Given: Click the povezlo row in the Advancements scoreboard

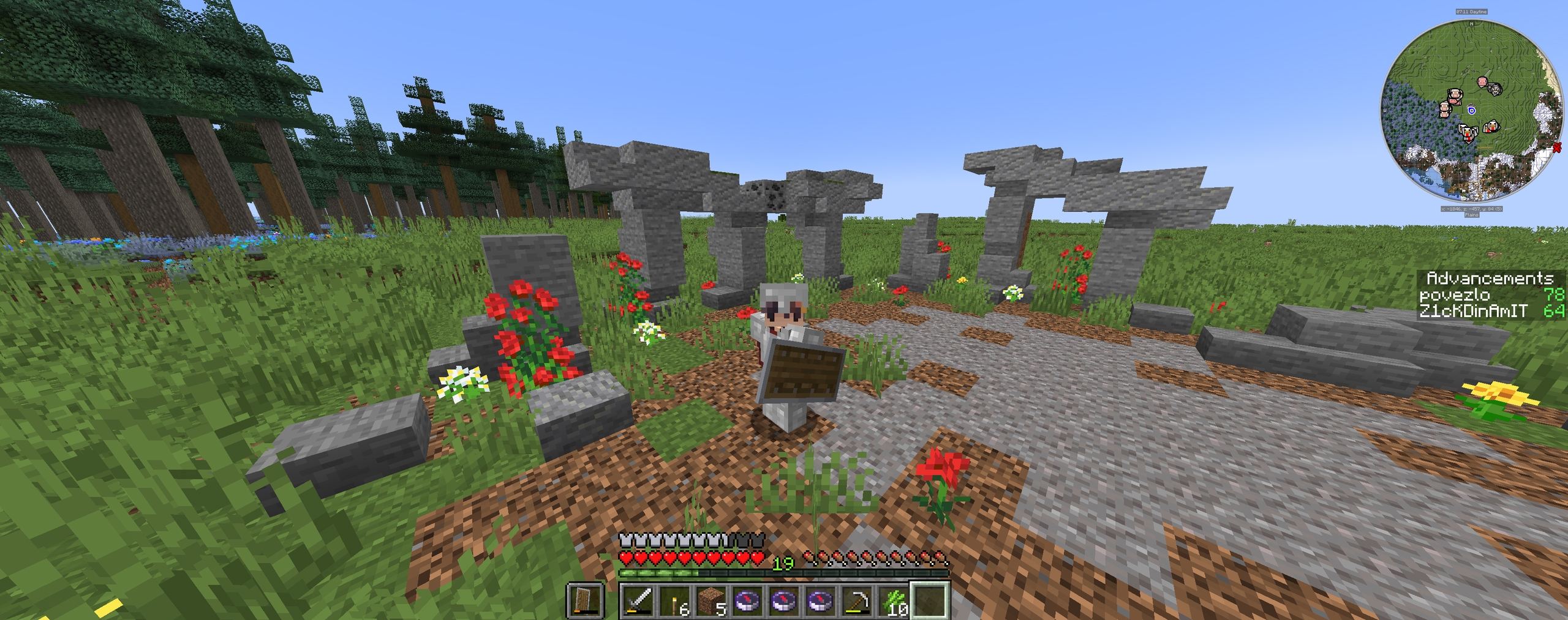Looking at the screenshot, I should click(1492, 295).
